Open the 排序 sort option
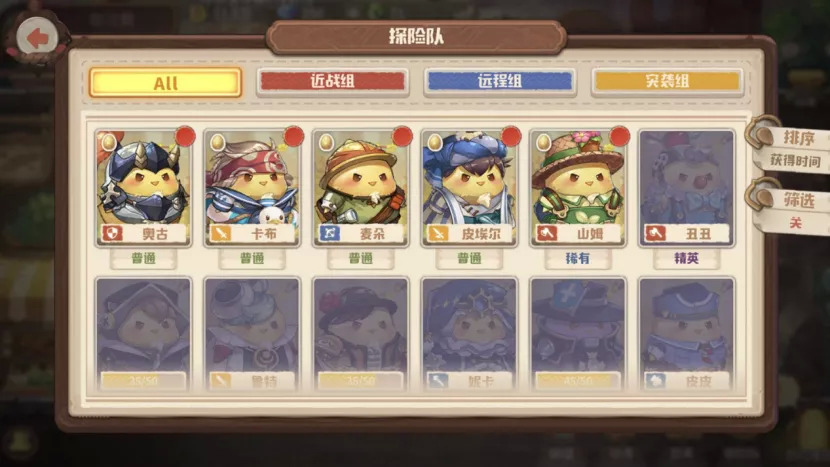Viewport: 830px width, 467px height. pyautogui.click(x=797, y=138)
